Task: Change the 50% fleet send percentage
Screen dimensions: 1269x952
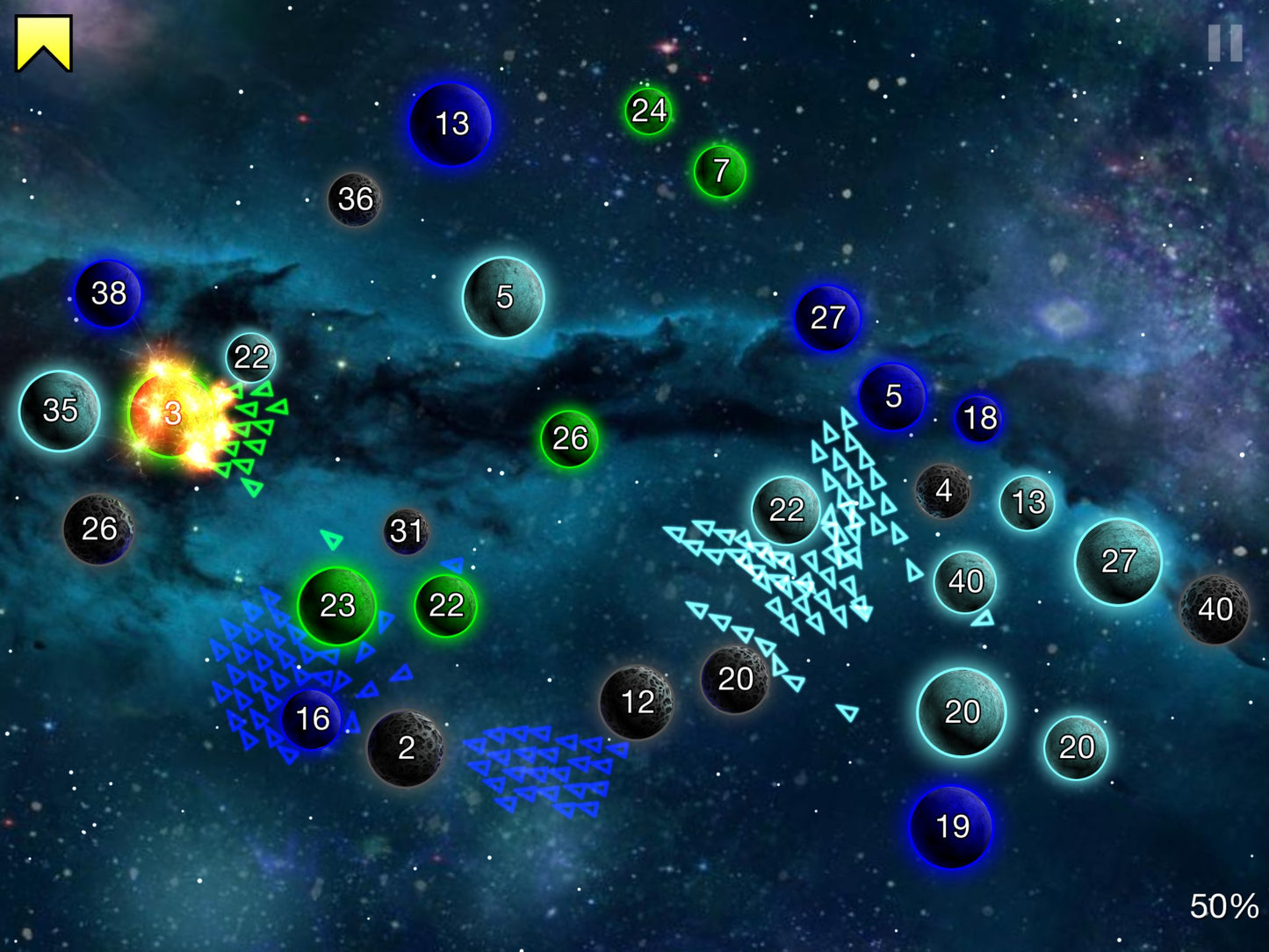Action: pyautogui.click(x=1223, y=905)
